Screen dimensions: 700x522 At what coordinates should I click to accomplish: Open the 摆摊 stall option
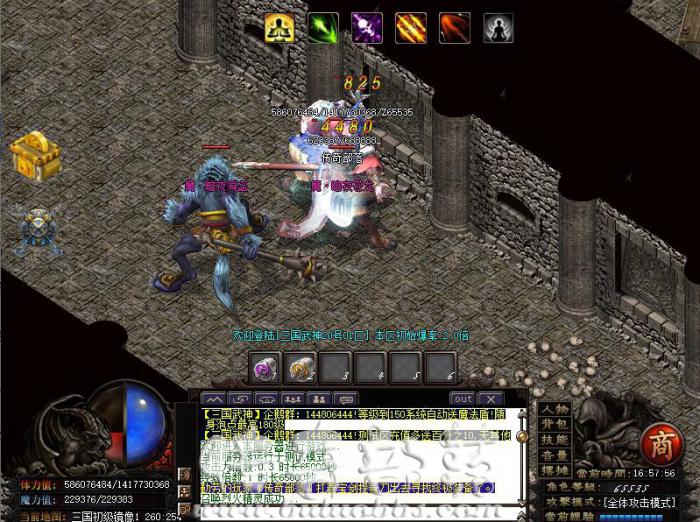click(555, 469)
